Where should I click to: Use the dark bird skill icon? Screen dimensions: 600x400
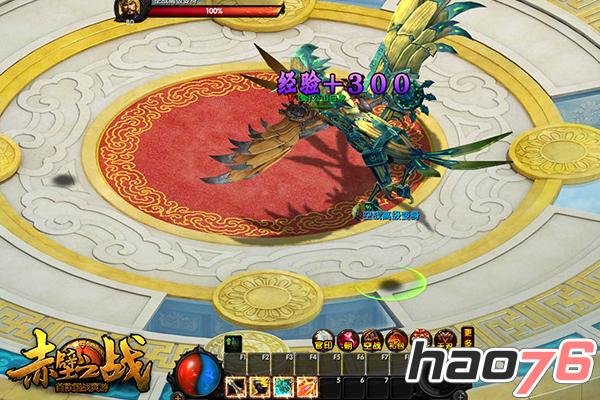coord(260,384)
